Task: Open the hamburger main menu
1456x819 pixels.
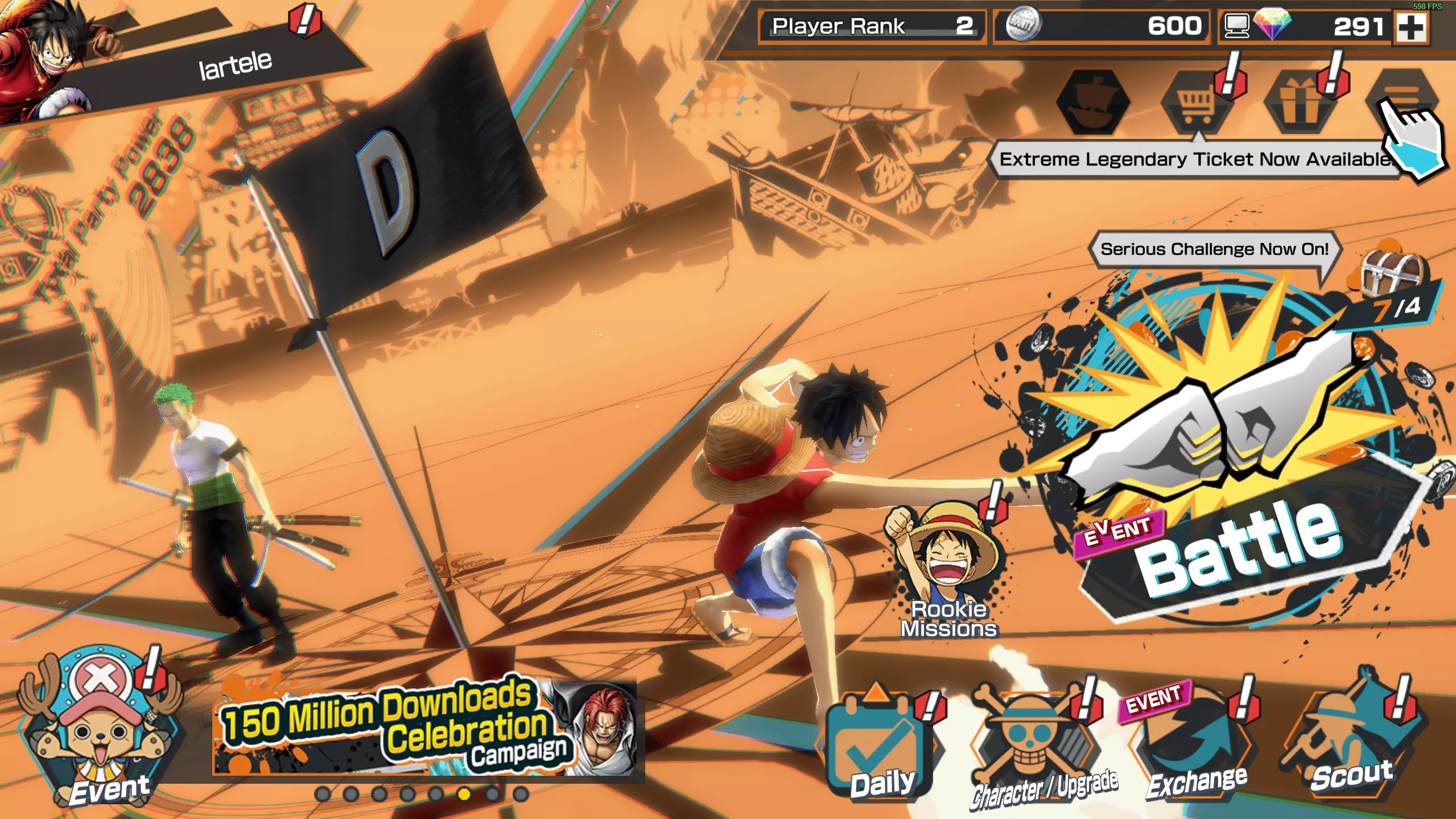Action: [1403, 98]
